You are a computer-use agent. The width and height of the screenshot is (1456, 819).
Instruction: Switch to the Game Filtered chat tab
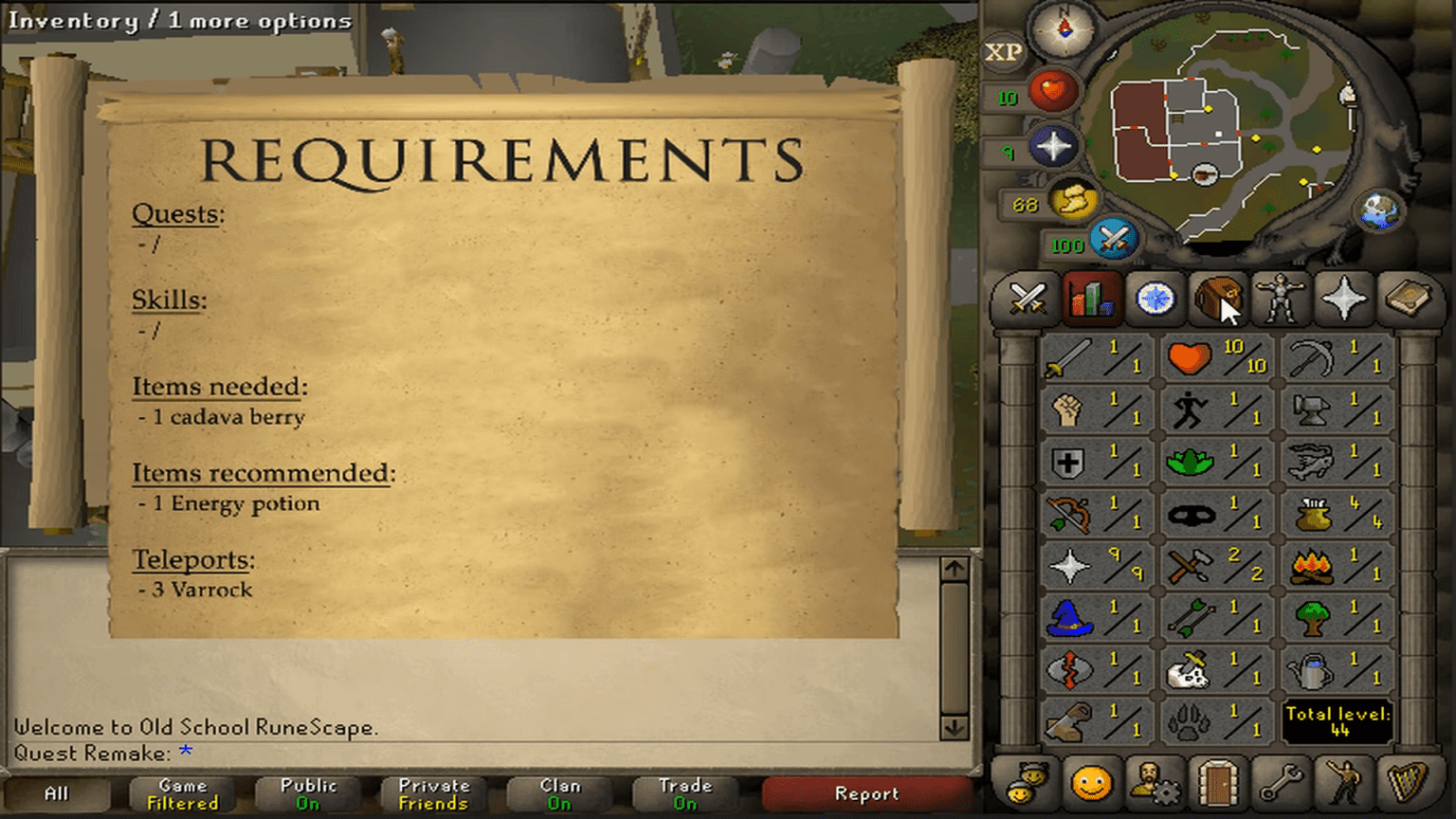pos(181,794)
